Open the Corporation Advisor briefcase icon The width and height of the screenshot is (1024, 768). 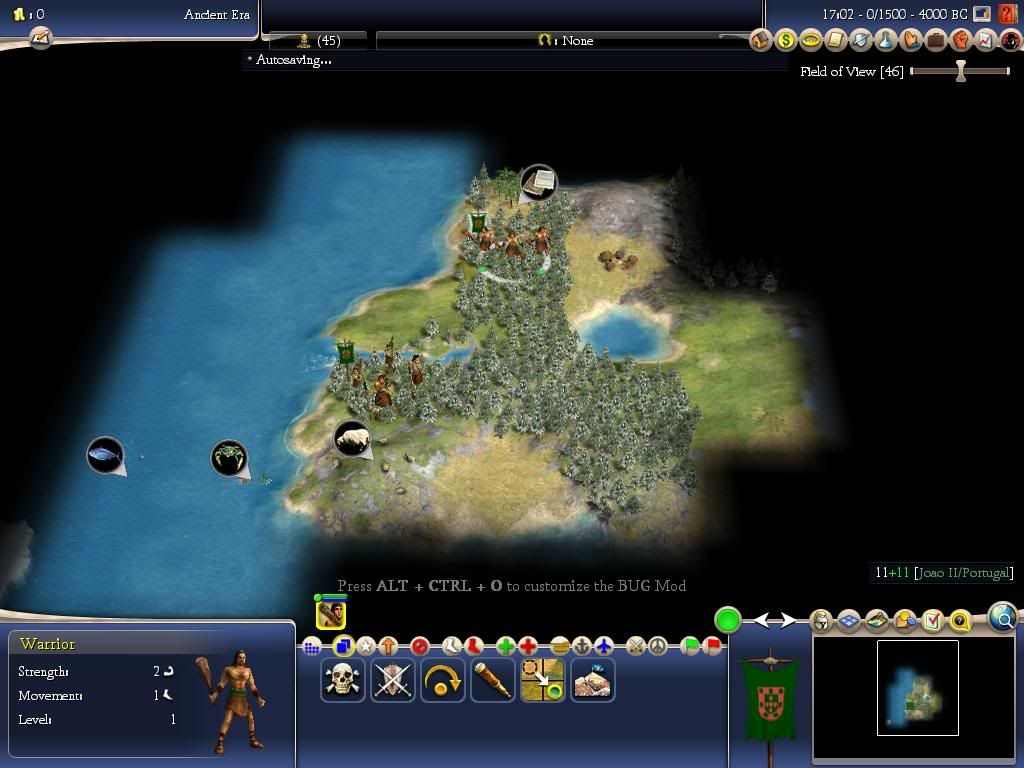click(x=935, y=41)
